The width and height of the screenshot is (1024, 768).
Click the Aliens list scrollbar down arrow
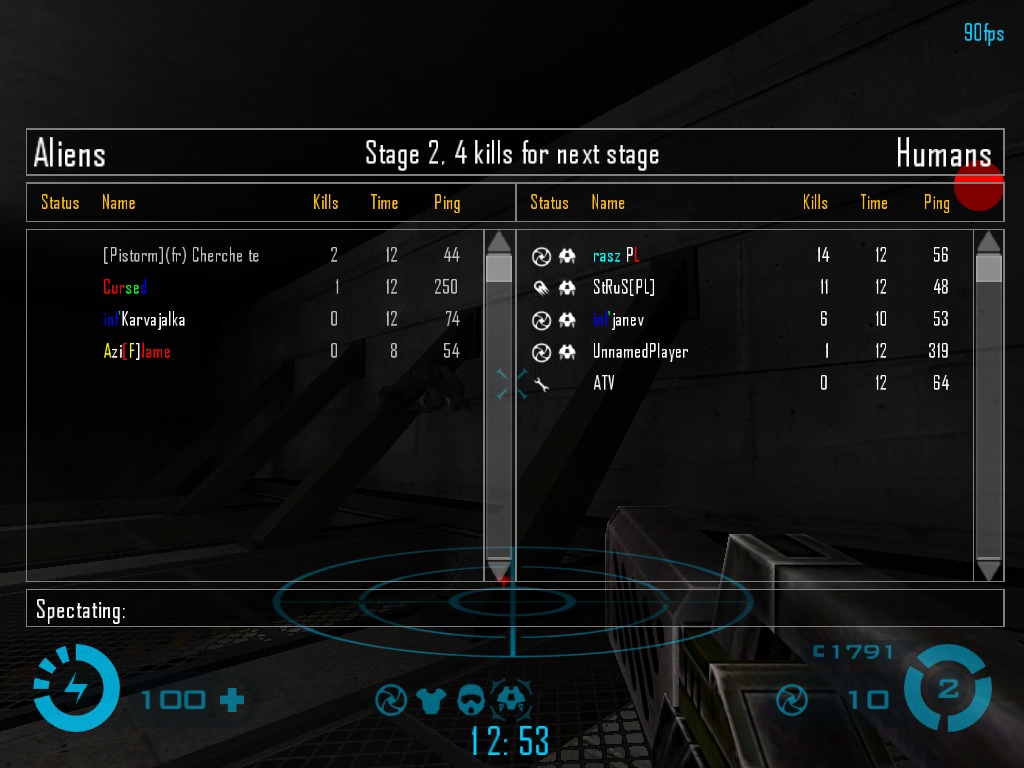click(498, 570)
